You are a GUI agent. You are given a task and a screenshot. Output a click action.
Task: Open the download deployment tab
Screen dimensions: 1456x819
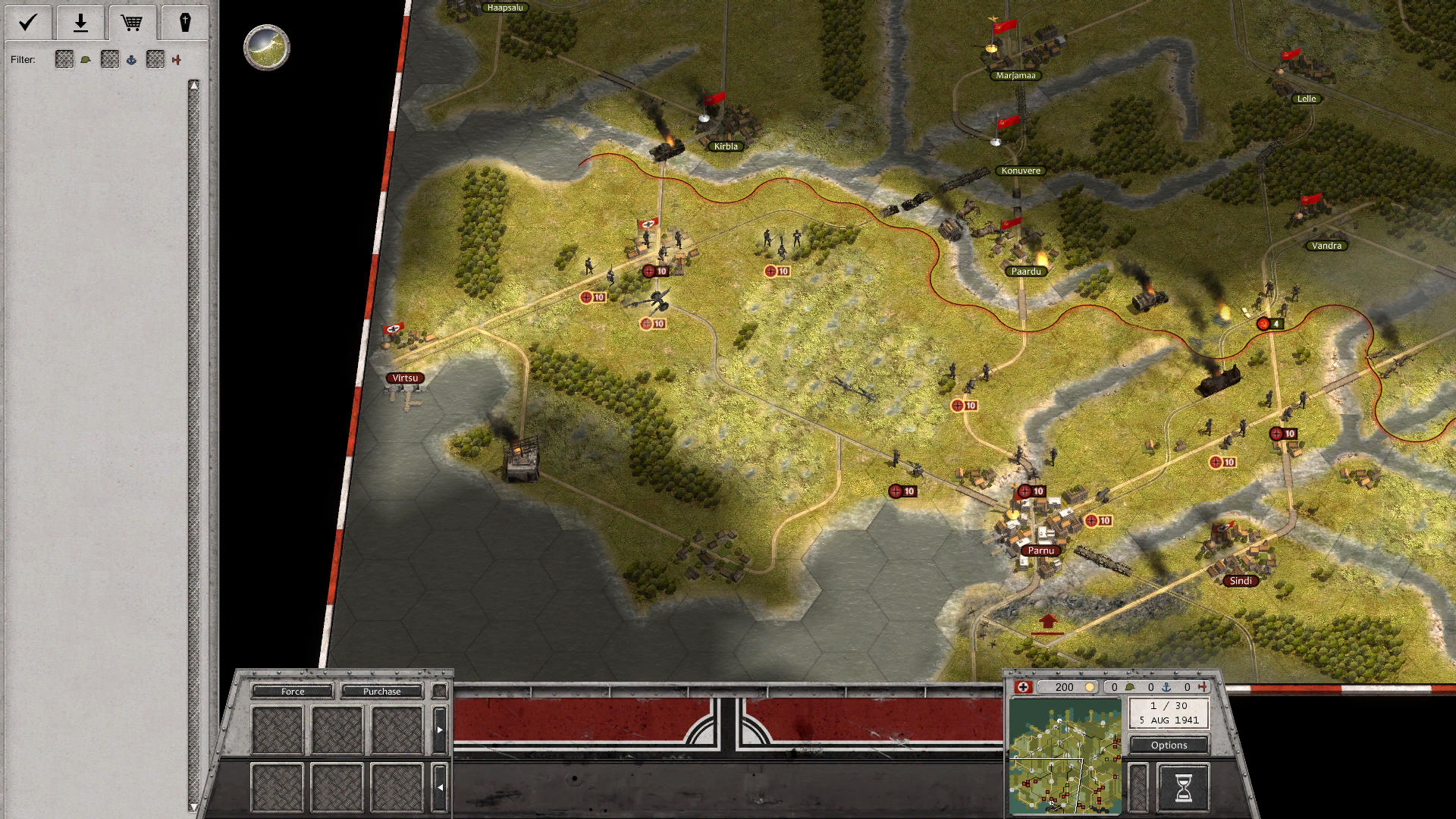[x=80, y=23]
